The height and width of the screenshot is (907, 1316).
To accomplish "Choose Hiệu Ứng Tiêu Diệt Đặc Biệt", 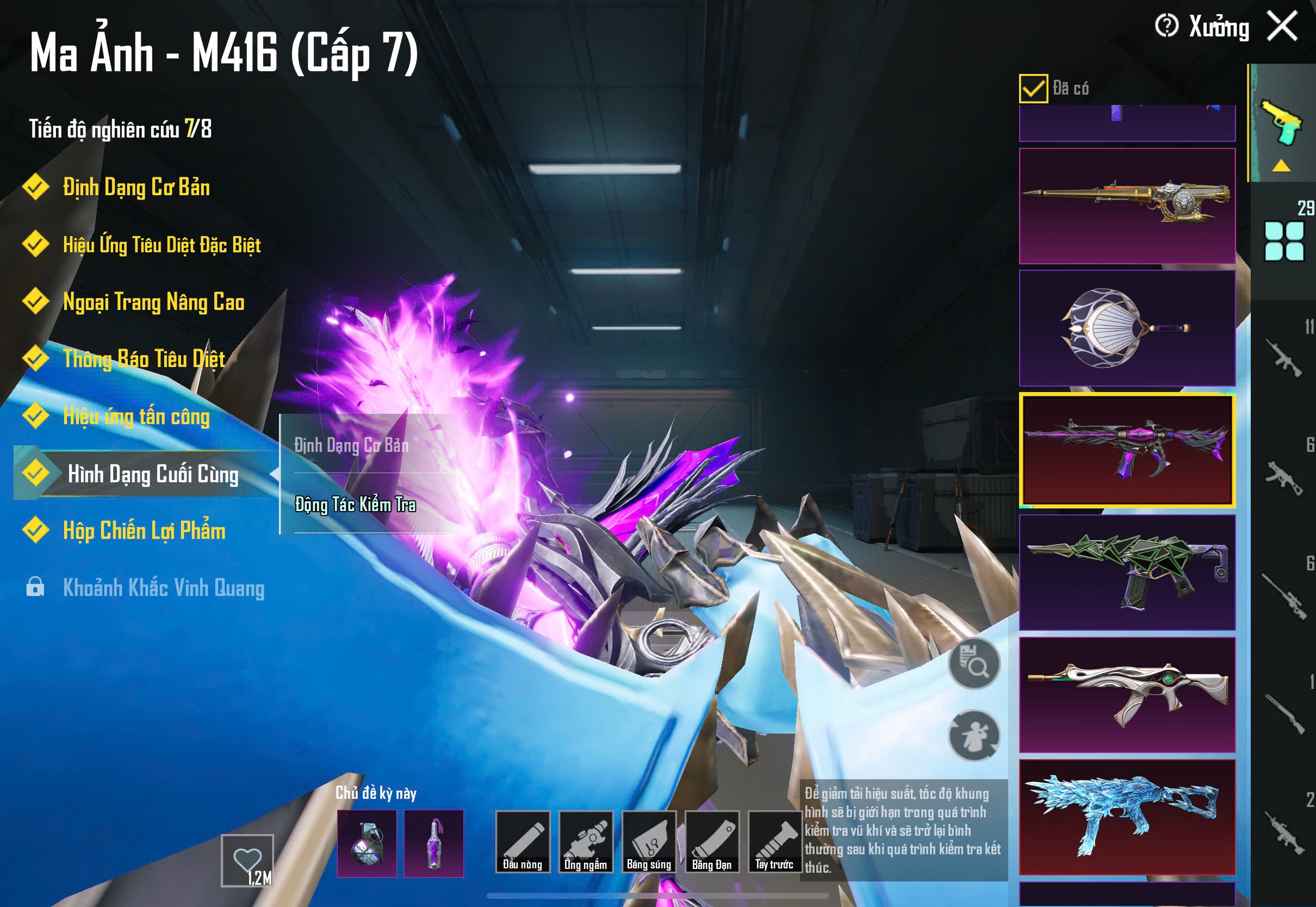I will (x=162, y=245).
